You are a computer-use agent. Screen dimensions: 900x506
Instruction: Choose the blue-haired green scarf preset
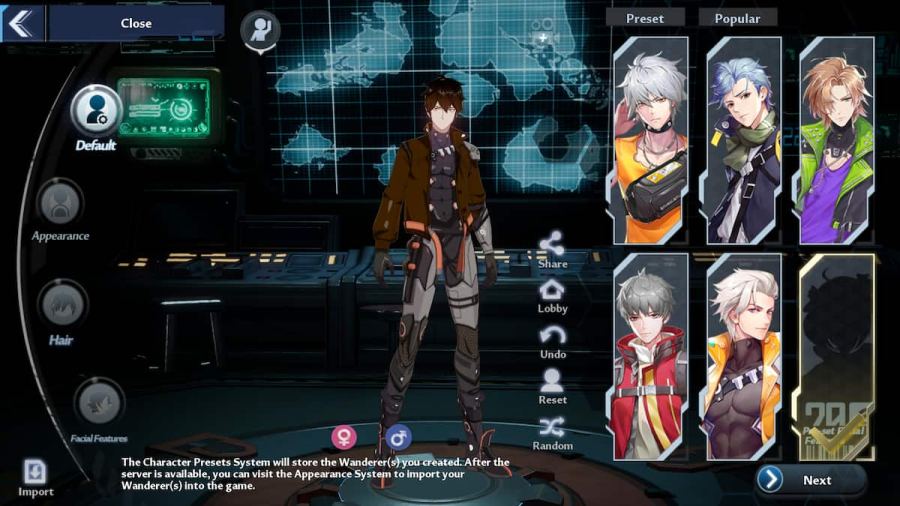pyautogui.click(x=743, y=140)
